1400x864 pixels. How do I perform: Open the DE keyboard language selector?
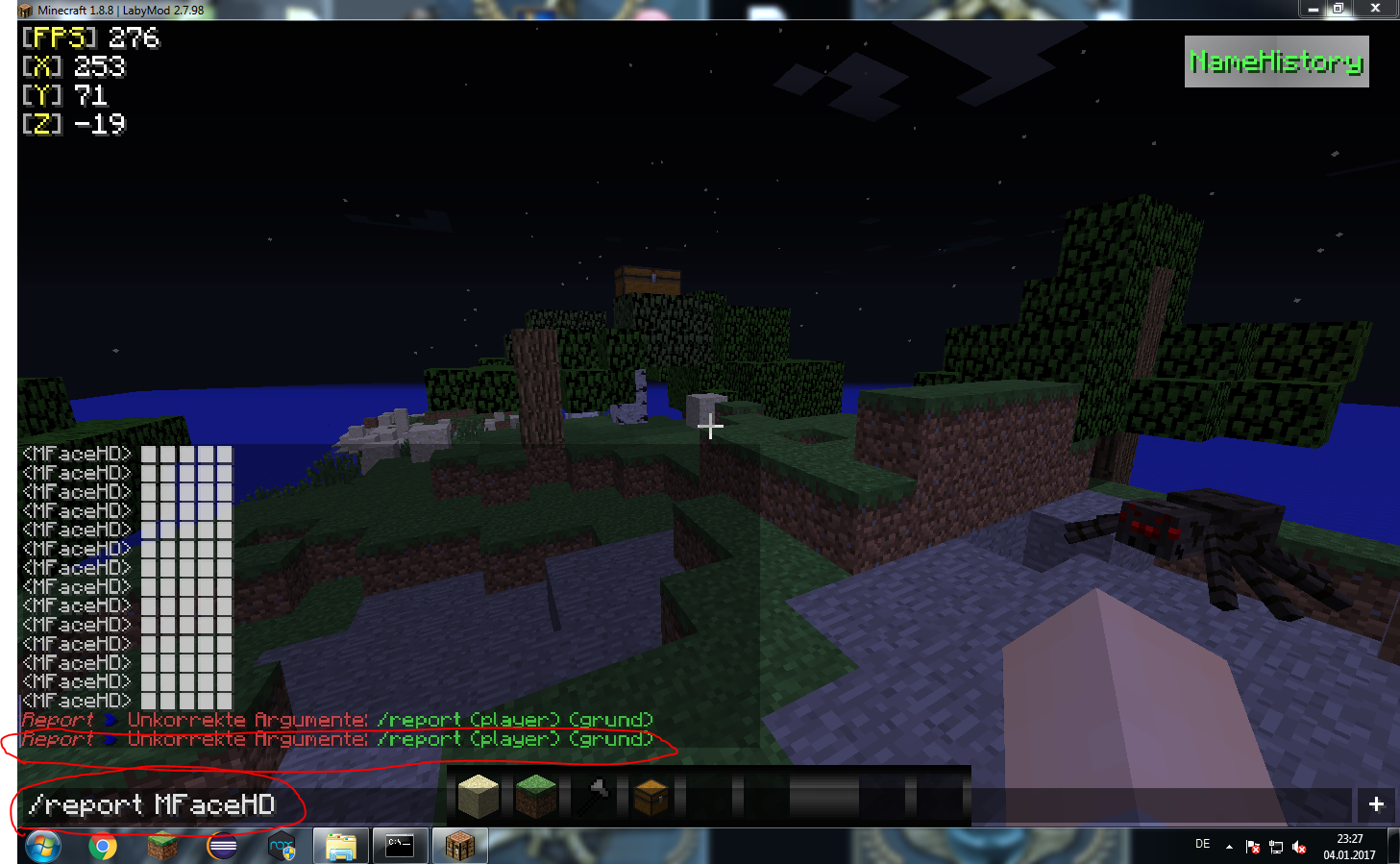click(1201, 844)
